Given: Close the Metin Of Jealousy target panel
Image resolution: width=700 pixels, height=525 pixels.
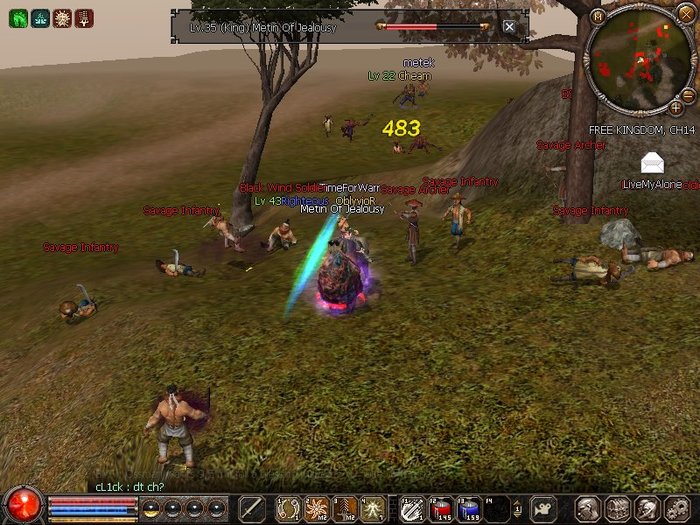Looking at the screenshot, I should click(x=509, y=26).
